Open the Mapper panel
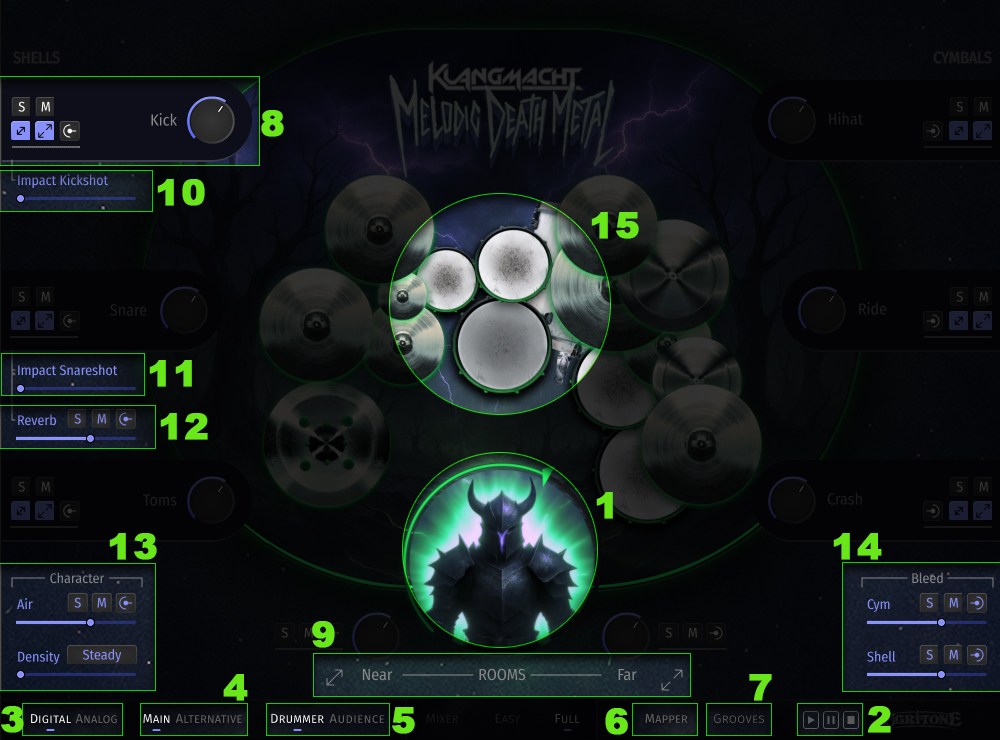The image size is (1000, 740). [x=666, y=719]
